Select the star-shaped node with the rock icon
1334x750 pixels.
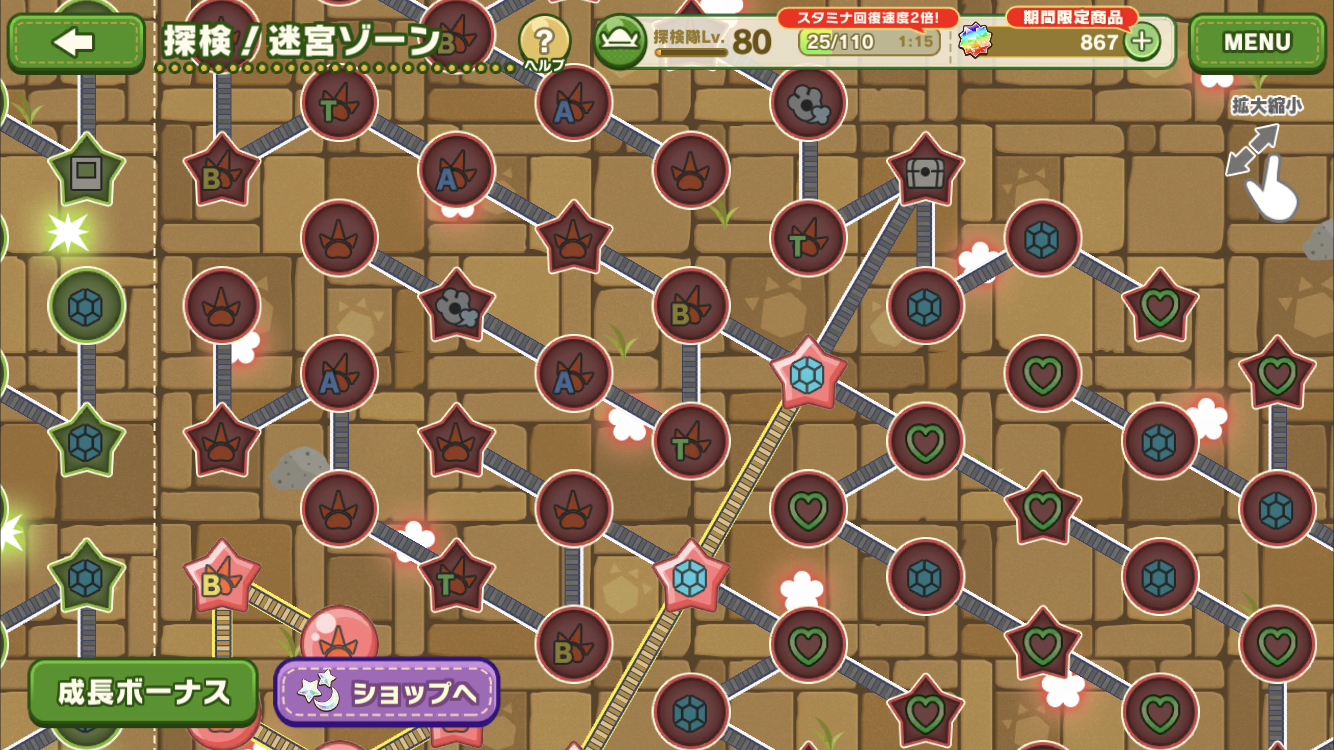pyautogui.click(x=456, y=306)
